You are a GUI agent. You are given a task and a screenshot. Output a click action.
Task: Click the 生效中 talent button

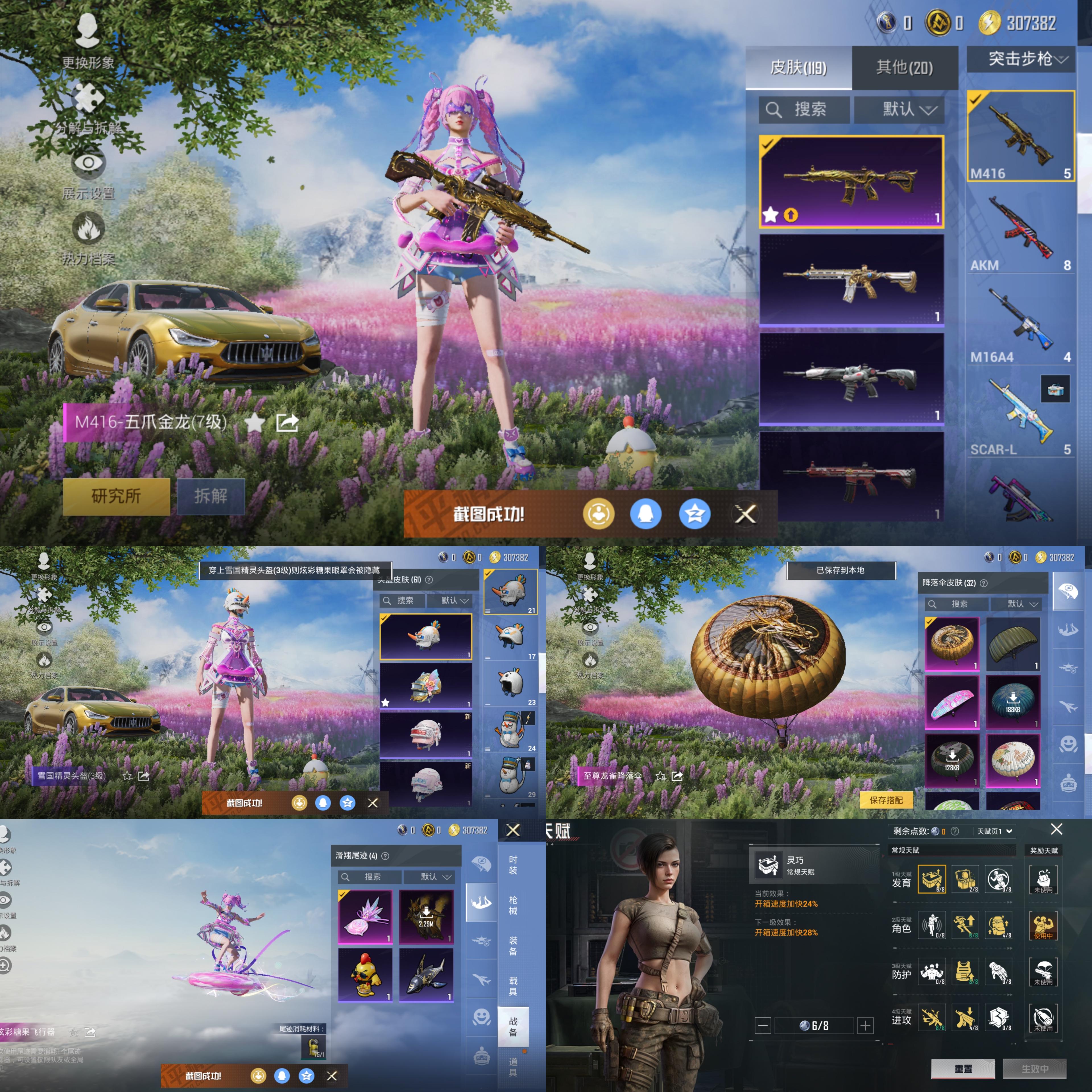[x=1034, y=1068]
